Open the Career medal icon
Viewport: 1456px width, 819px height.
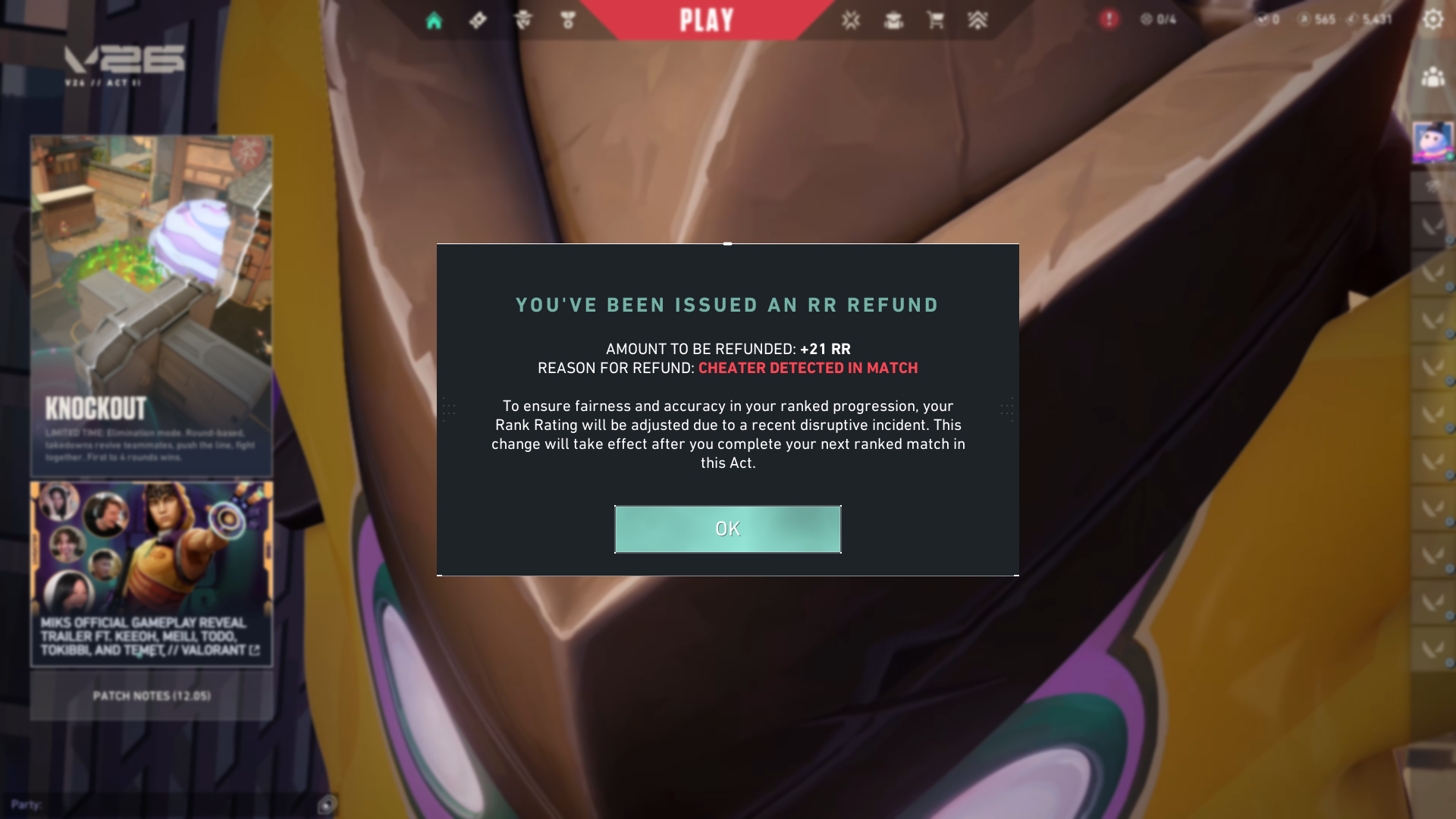coord(569,19)
